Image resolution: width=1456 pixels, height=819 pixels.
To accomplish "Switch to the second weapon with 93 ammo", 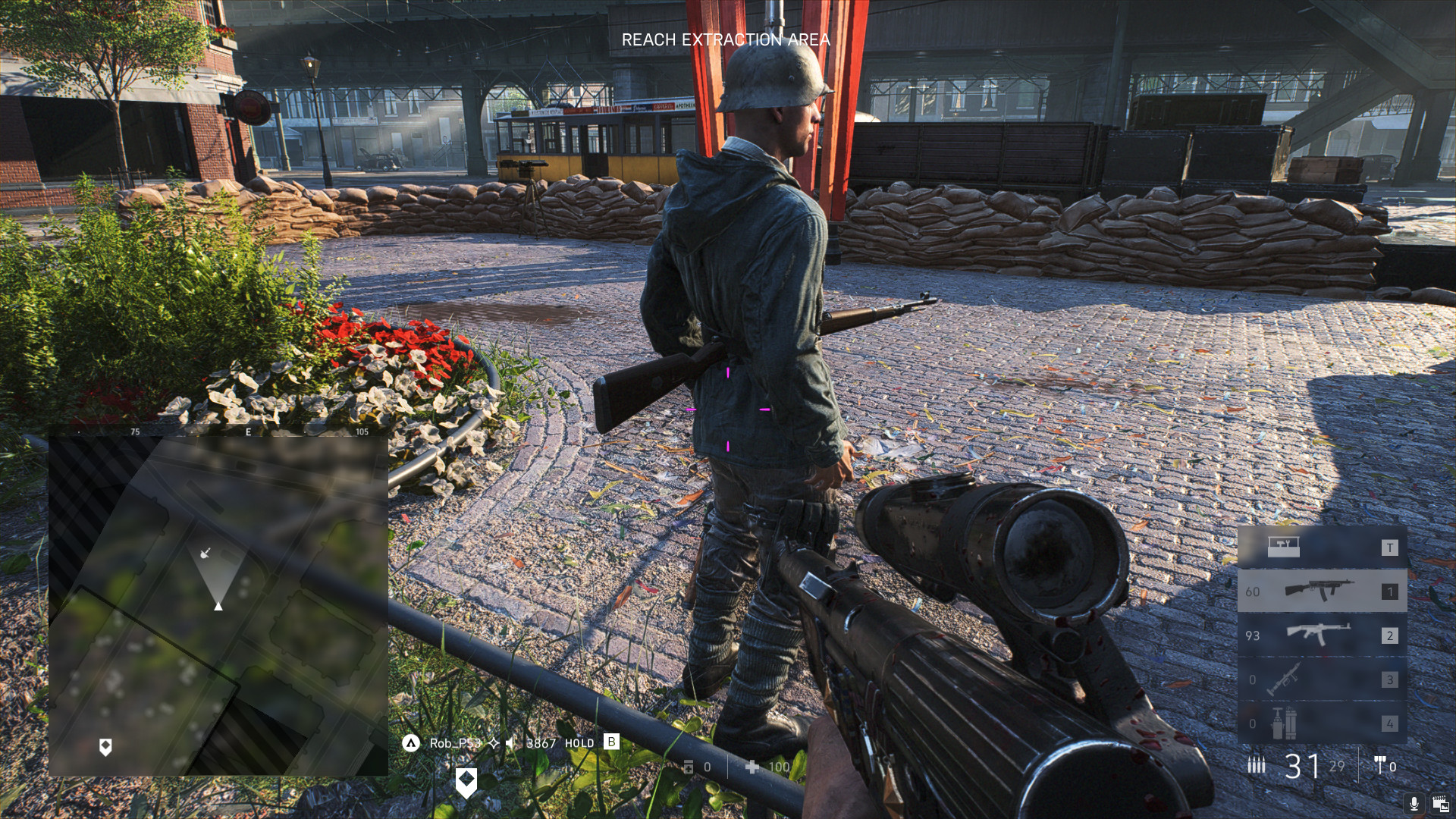I will (1322, 635).
